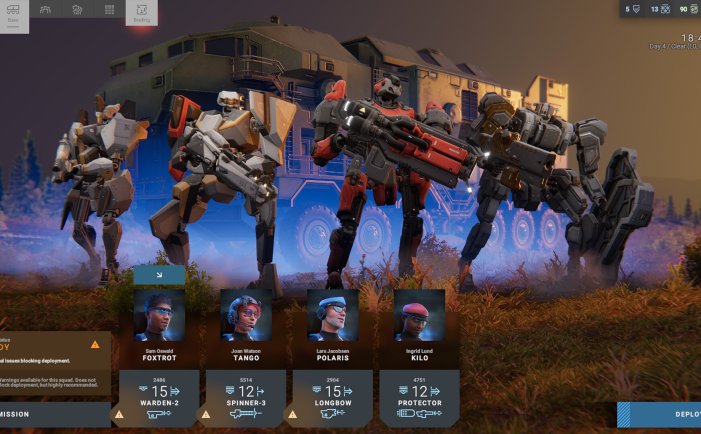Open the grid-icon inventory tab
Image resolution: width=701 pixels, height=434 pixels.
(109, 10)
